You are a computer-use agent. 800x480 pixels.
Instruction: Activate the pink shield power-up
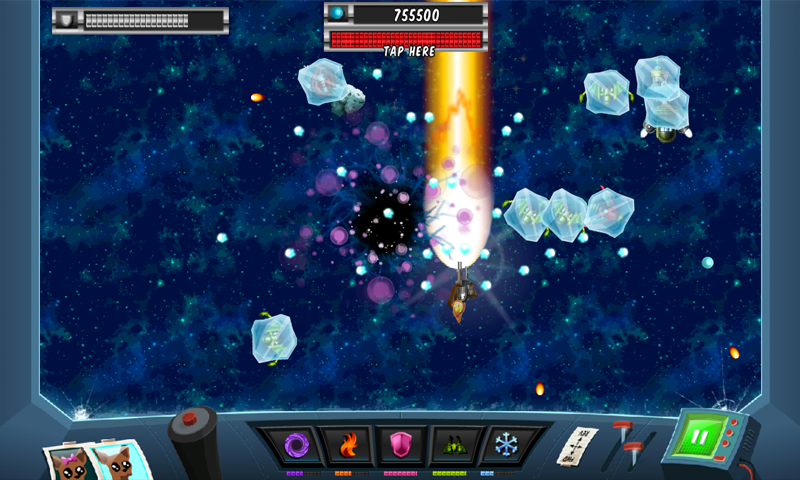[x=400, y=444]
